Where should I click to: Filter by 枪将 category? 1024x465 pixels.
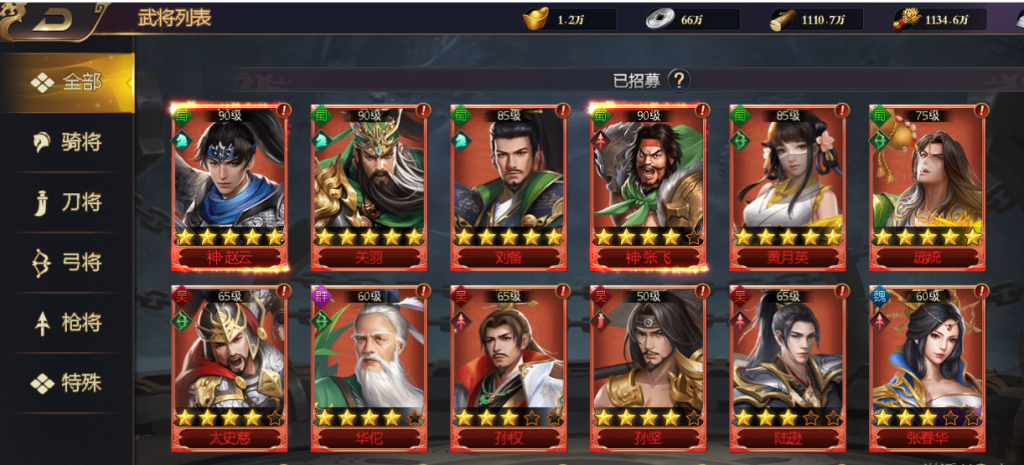tap(66, 322)
